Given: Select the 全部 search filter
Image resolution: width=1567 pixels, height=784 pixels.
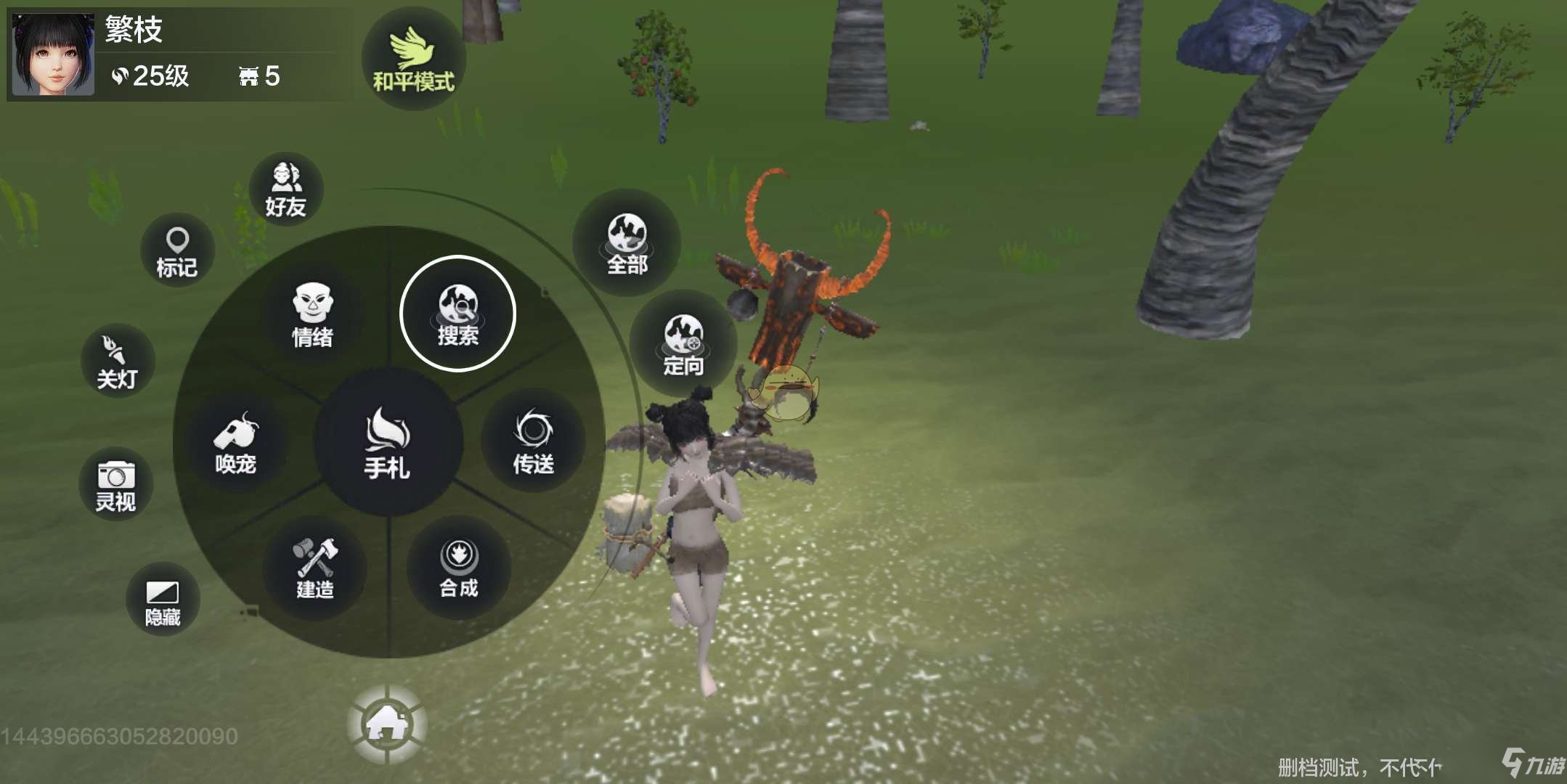Looking at the screenshot, I should click(627, 243).
